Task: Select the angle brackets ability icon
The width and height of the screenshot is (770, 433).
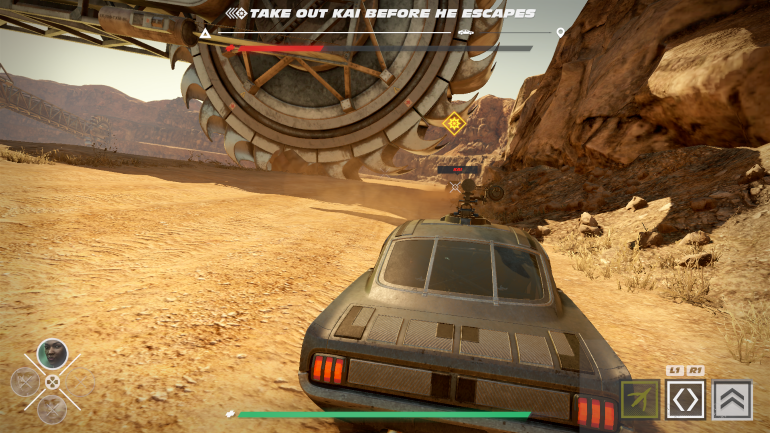Action: (x=686, y=399)
